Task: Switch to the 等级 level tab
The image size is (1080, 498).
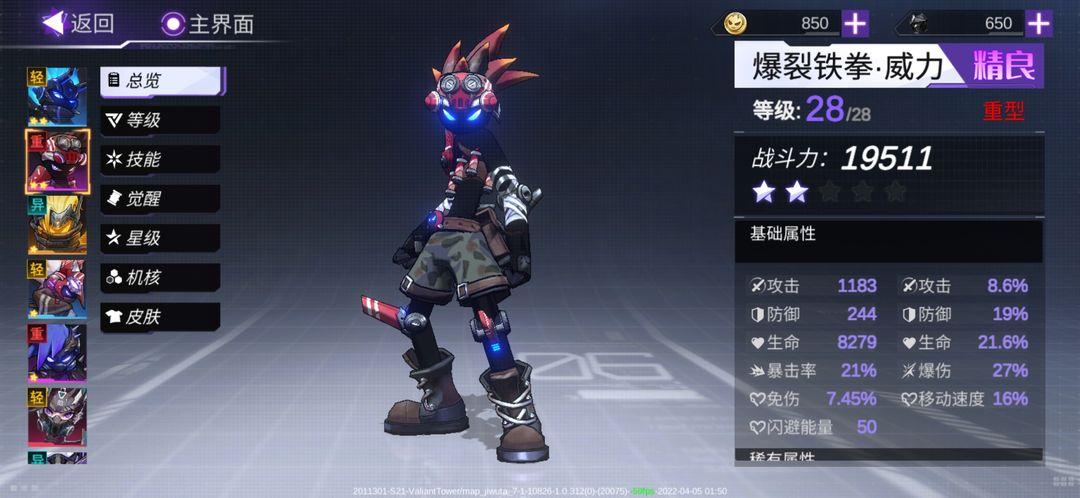Action: pyautogui.click(x=160, y=120)
